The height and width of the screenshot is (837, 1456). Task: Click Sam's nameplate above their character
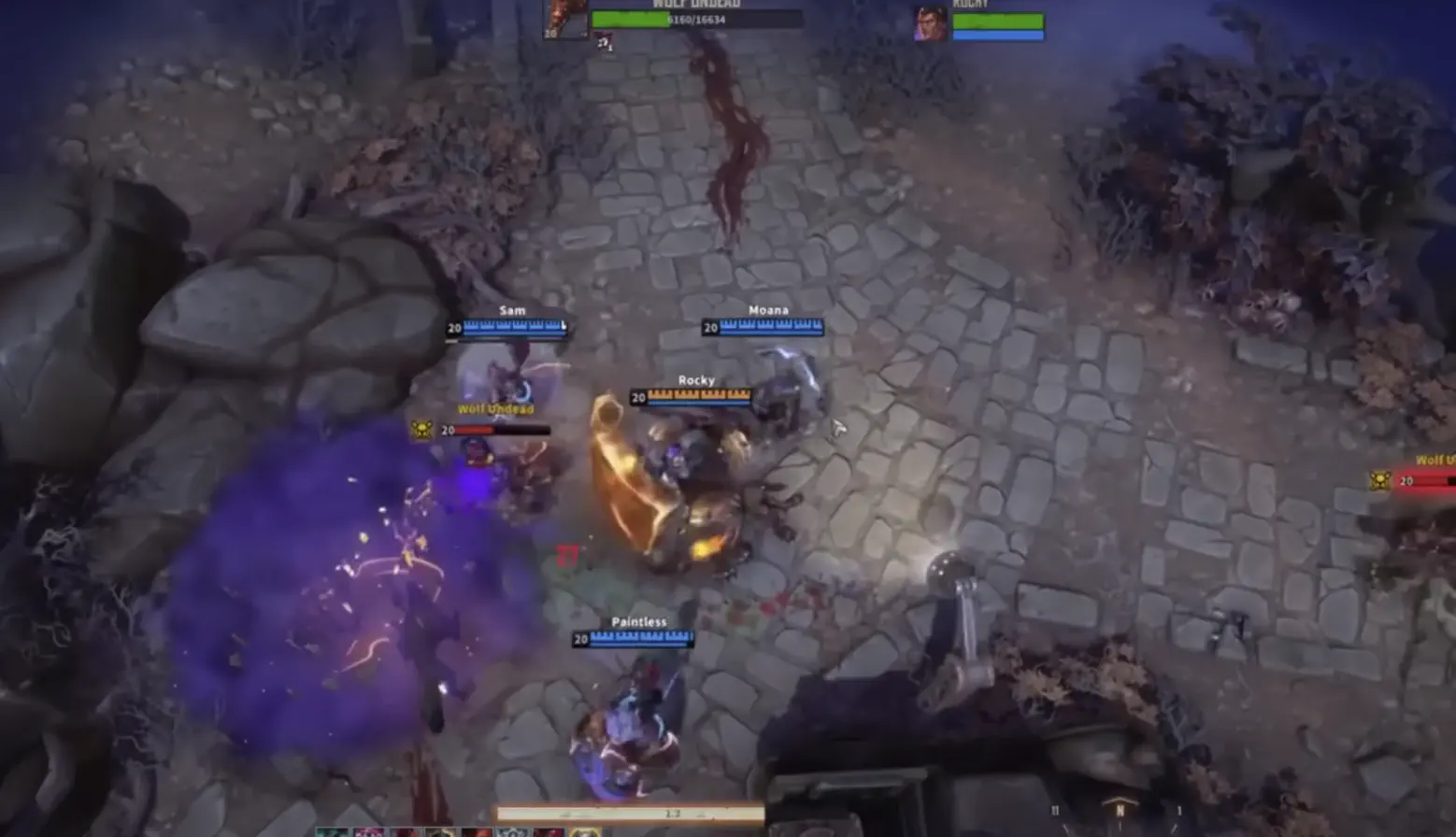click(x=512, y=310)
